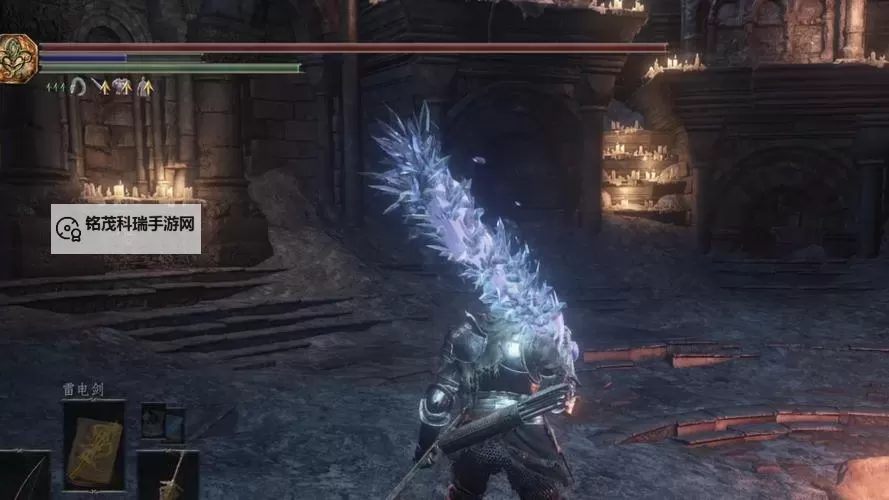The image size is (889, 500).
Task: Click the weapon attack-up buff icon
Action: [x=100, y=87]
